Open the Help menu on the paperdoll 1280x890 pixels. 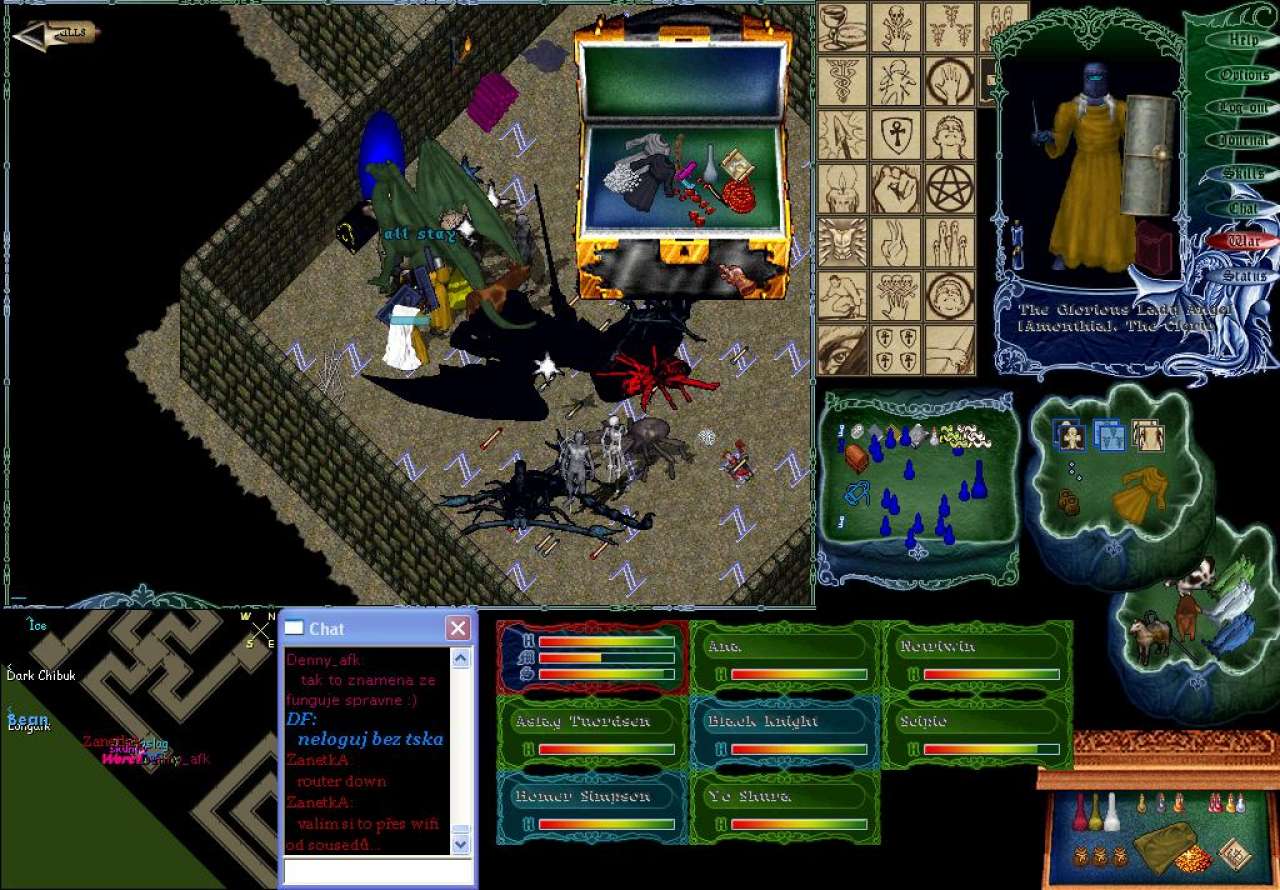coord(1243,41)
